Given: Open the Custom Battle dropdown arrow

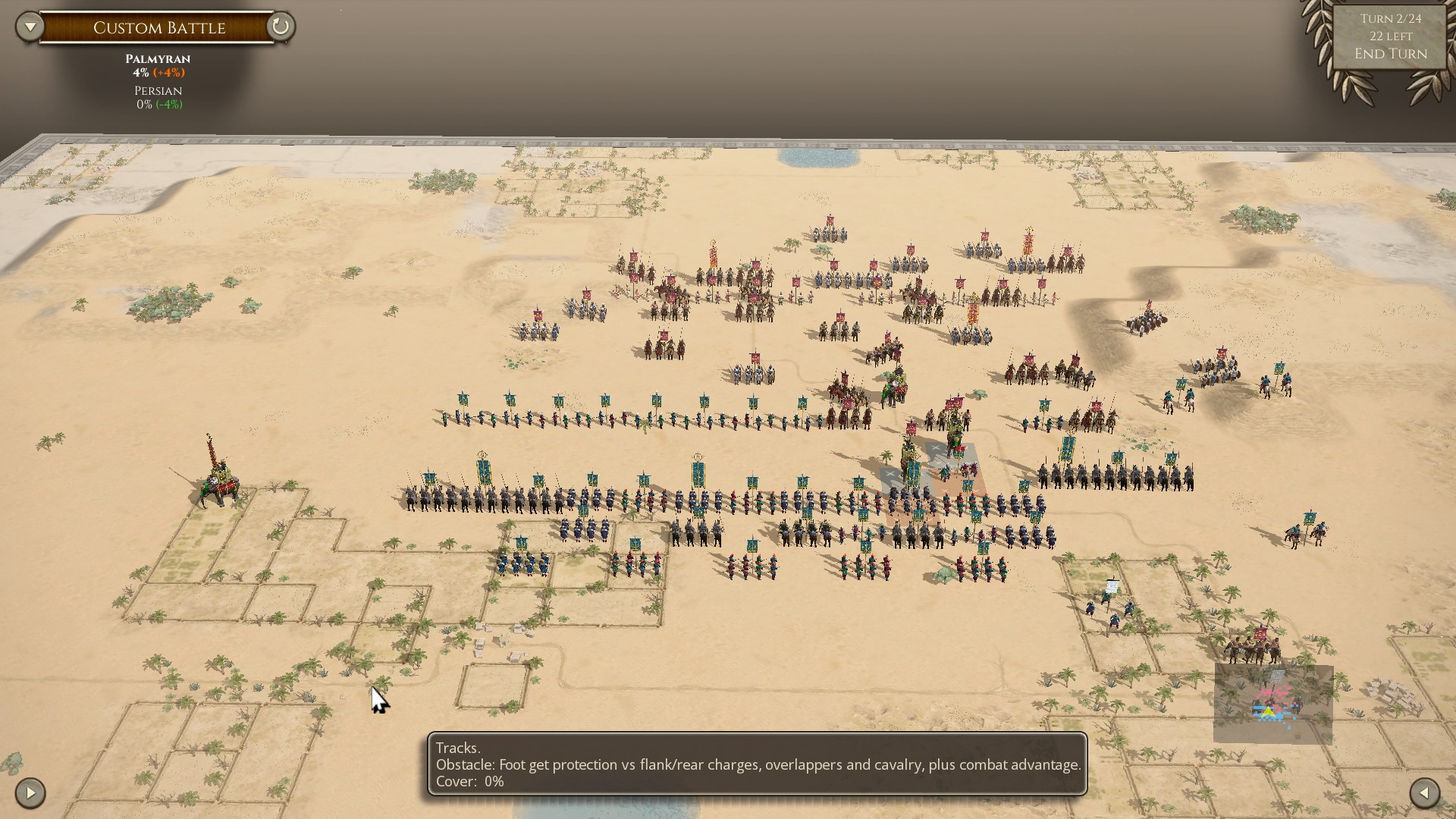Looking at the screenshot, I should point(30,27).
